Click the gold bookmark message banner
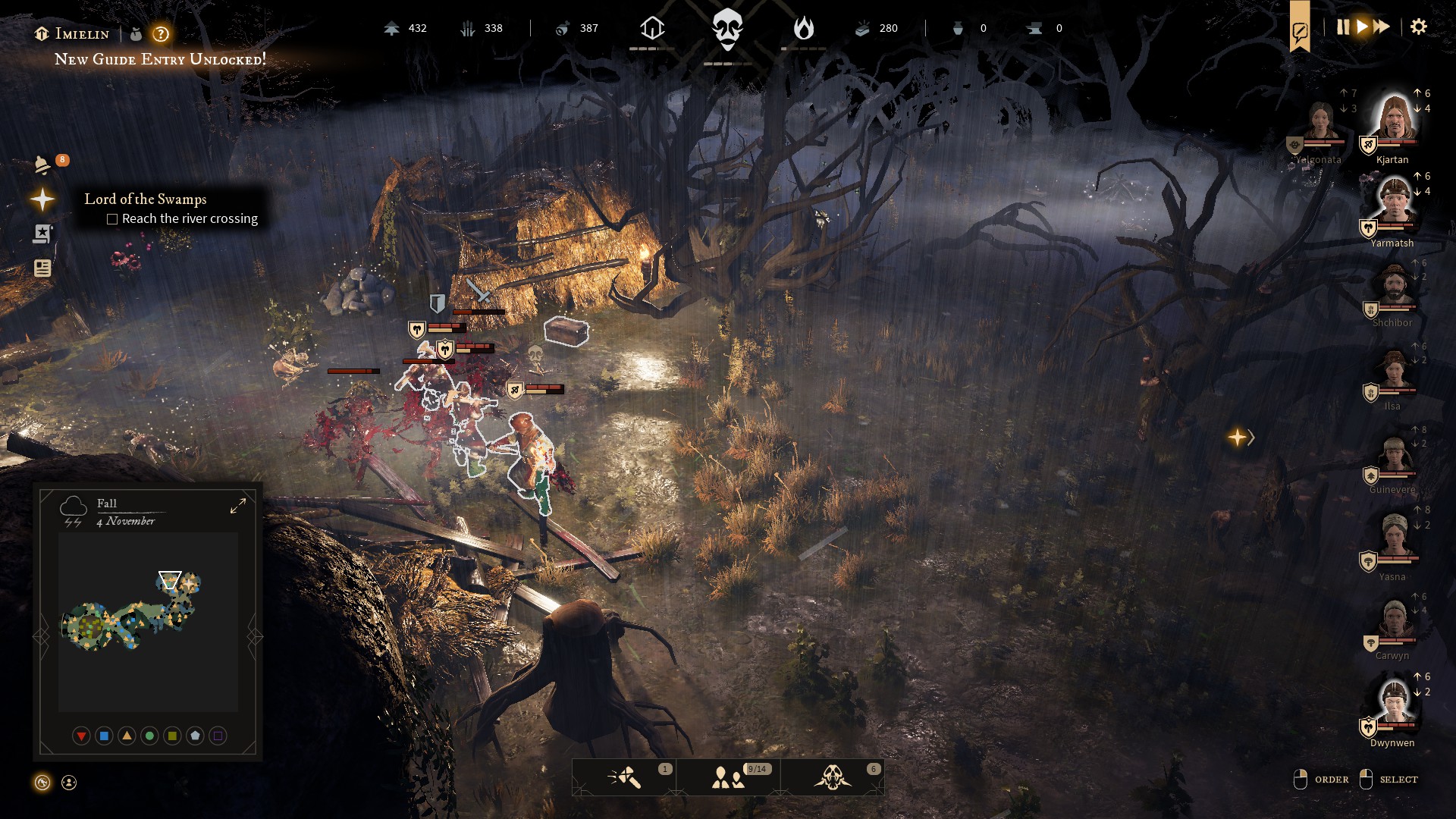This screenshot has height=819, width=1456. pyautogui.click(x=1300, y=30)
